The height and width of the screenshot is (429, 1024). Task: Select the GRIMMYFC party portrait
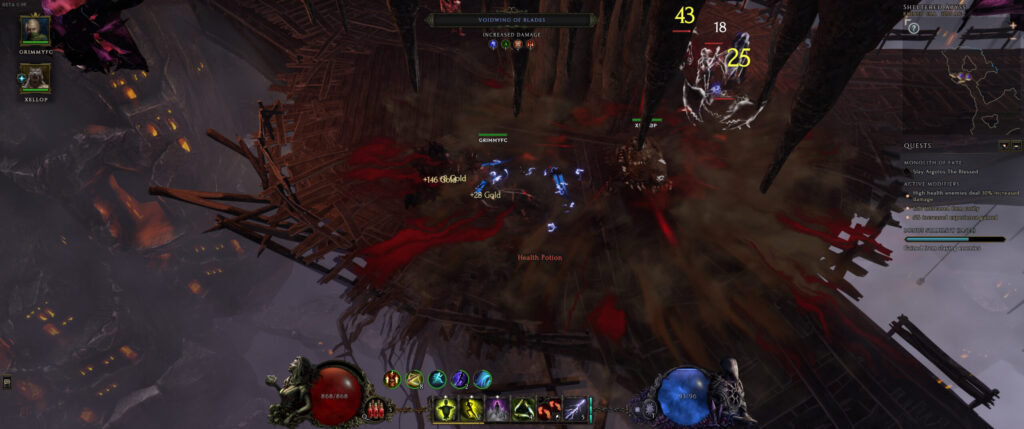(35, 30)
